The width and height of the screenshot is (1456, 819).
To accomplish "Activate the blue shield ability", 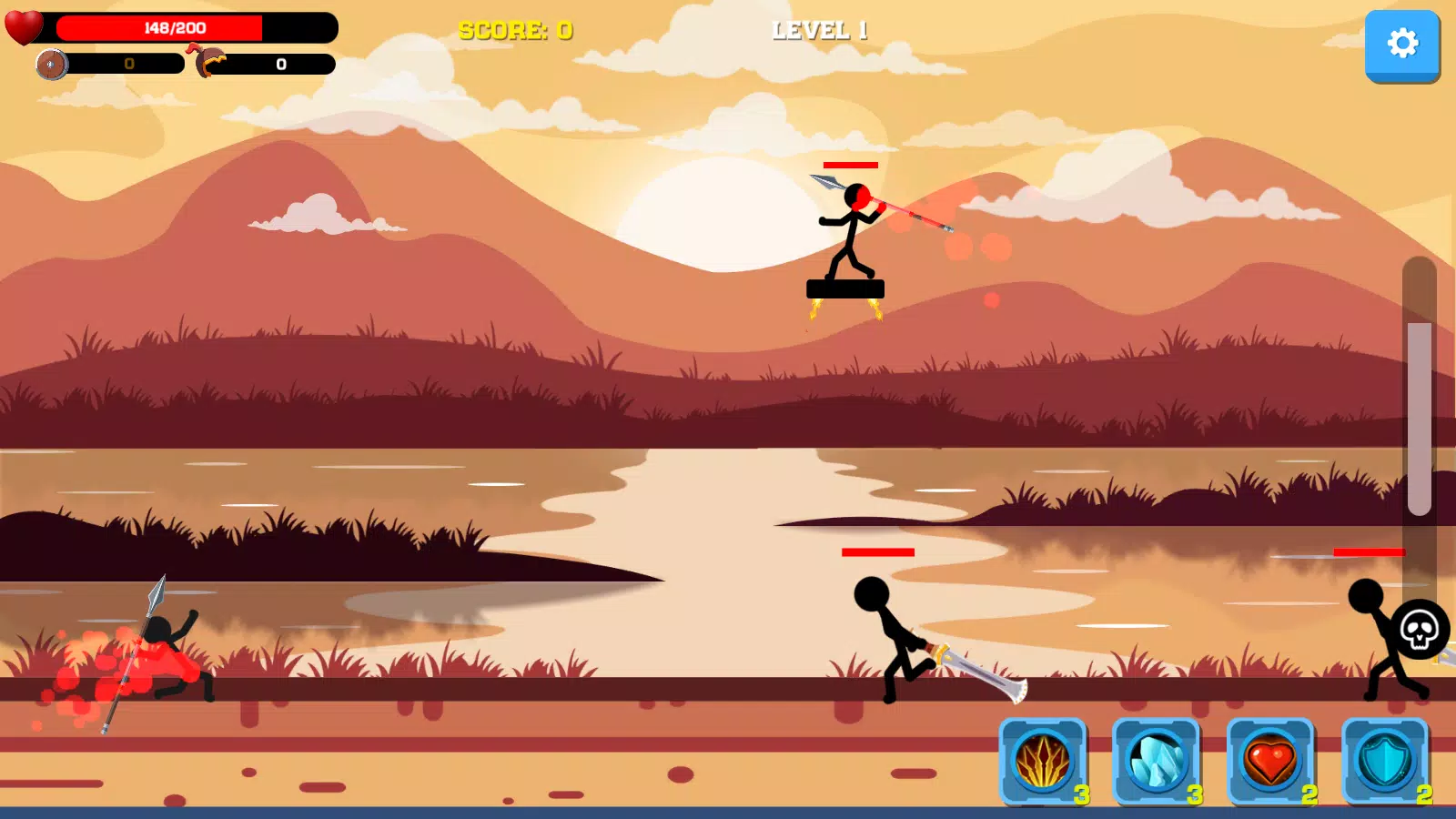I will click(1385, 761).
